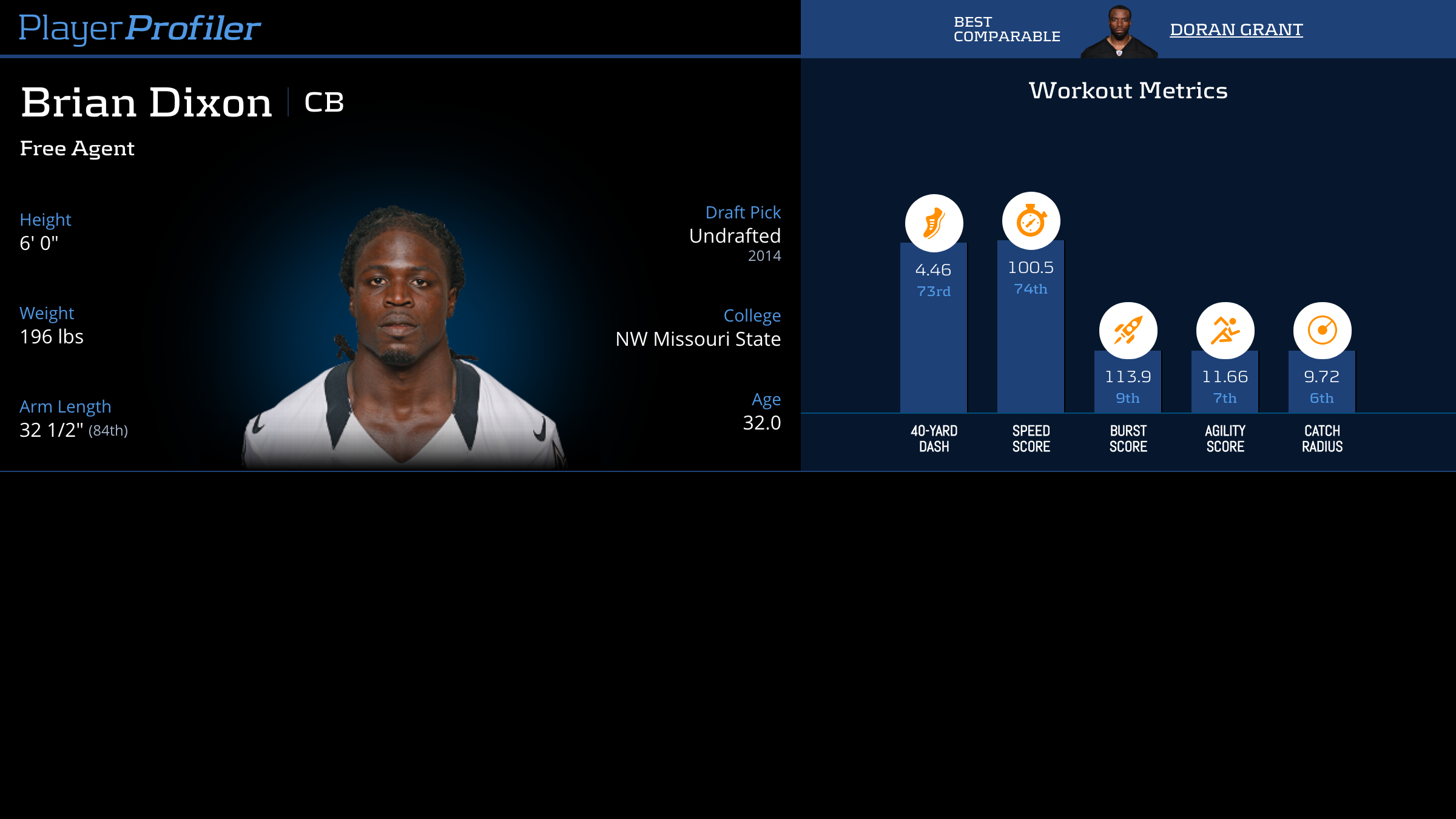Click the PlayerProfiler logo
This screenshot has height=819, width=1456.
coord(140,28)
